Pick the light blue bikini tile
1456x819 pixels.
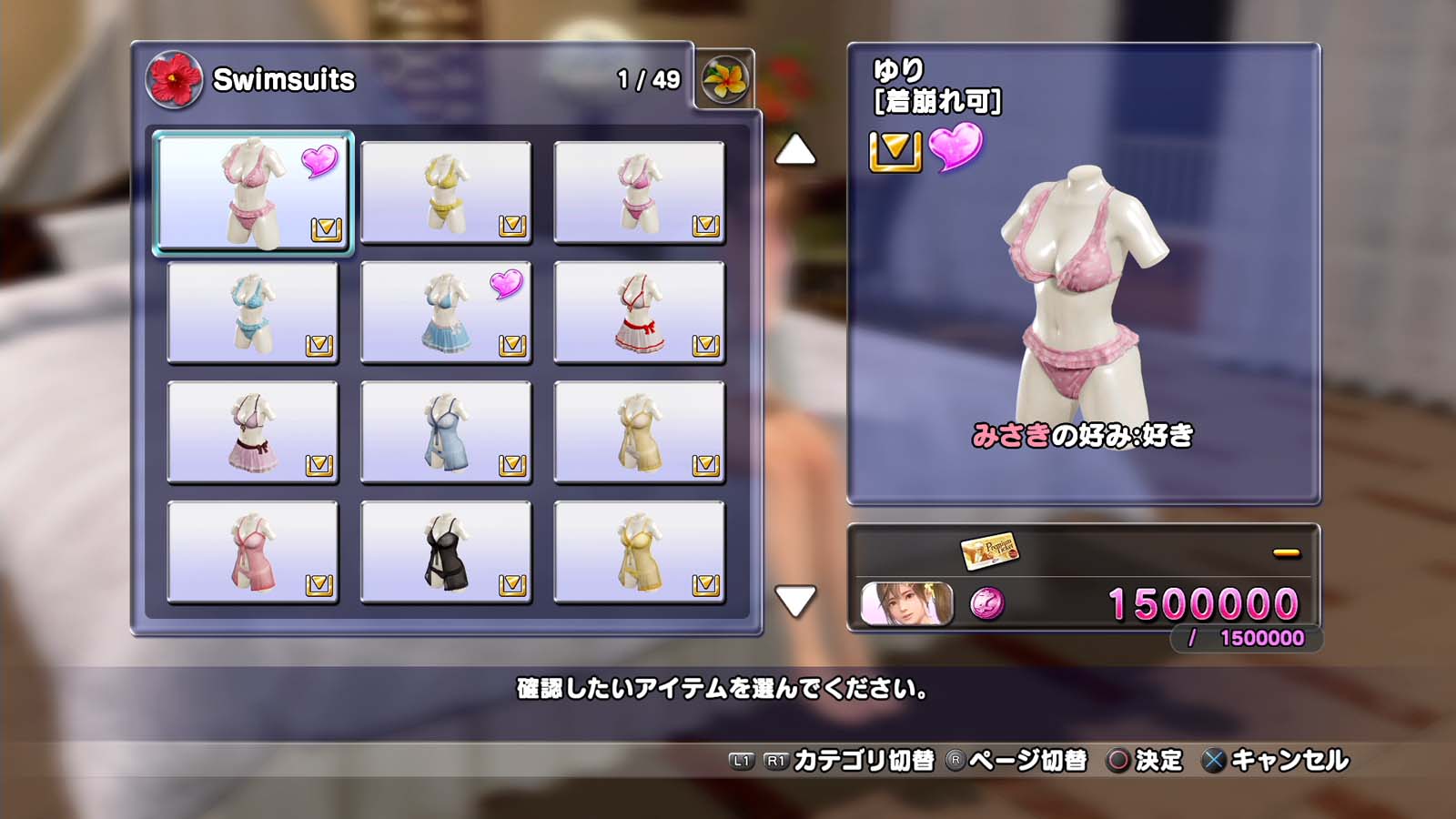pyautogui.click(x=252, y=312)
